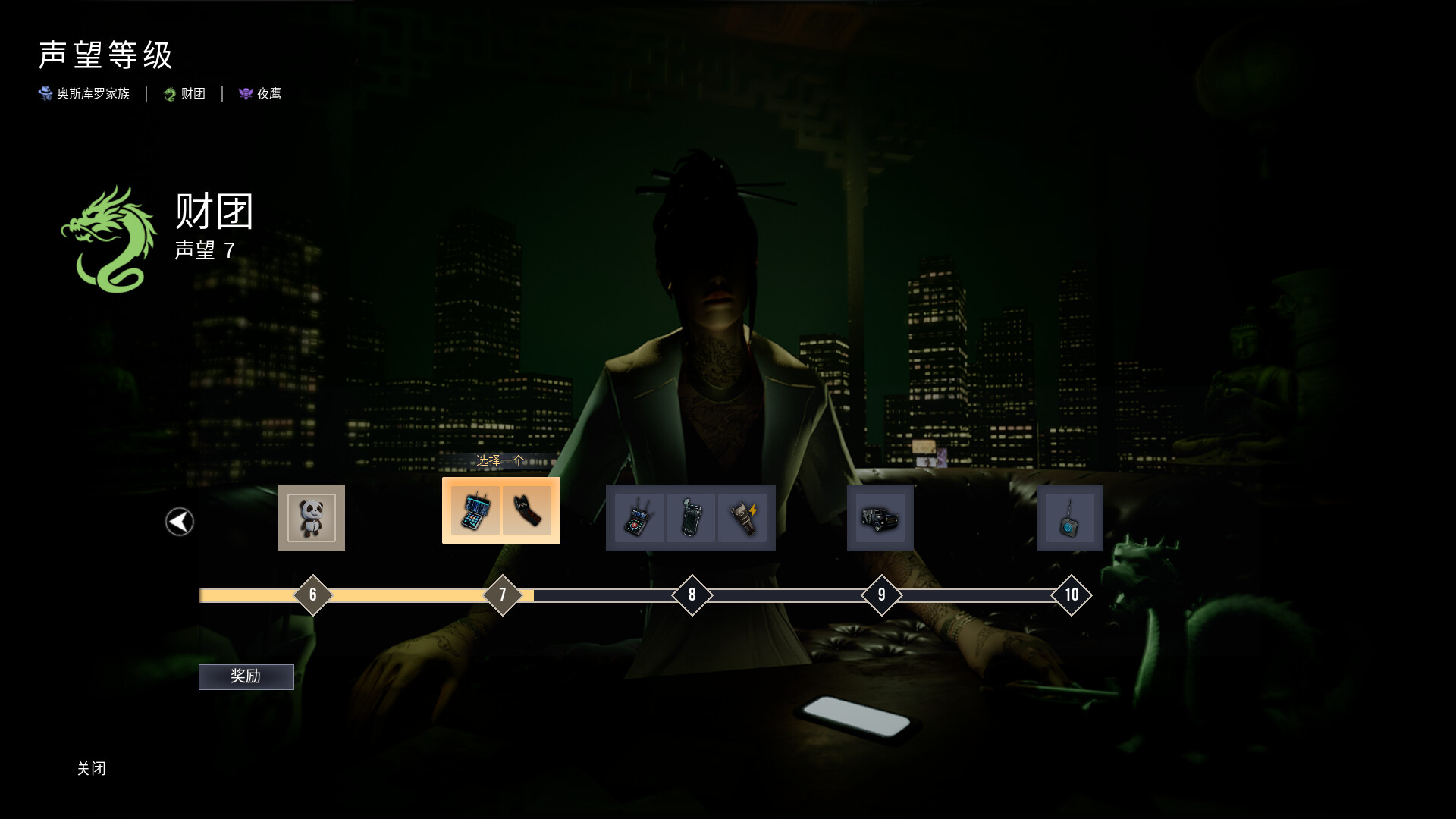Click the purple hawk icon beside 夜鹰
The width and height of the screenshot is (1456, 819).
pyautogui.click(x=244, y=93)
